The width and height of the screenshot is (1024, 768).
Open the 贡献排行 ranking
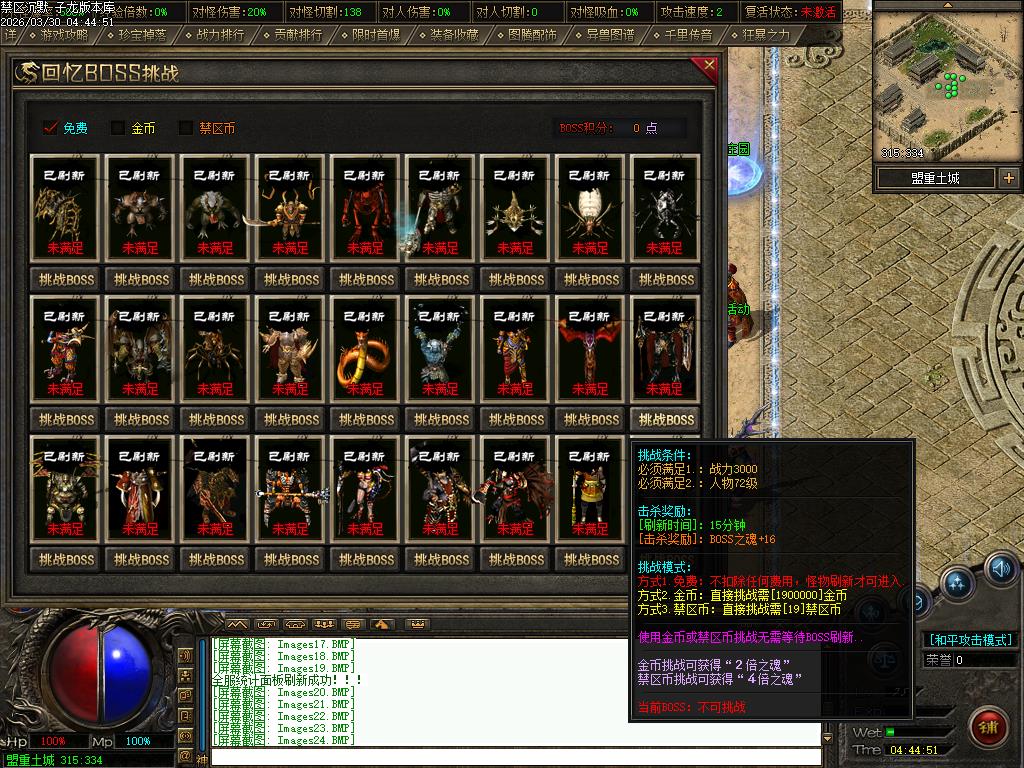[298, 35]
